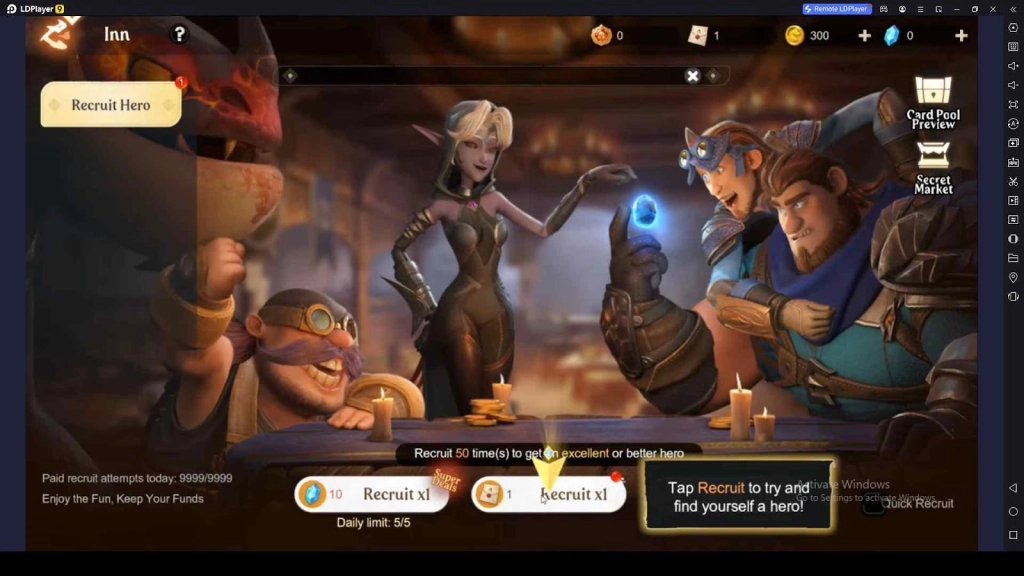Close the announcement banner with the X
Image resolution: width=1024 pixels, height=576 pixels.
692,76
